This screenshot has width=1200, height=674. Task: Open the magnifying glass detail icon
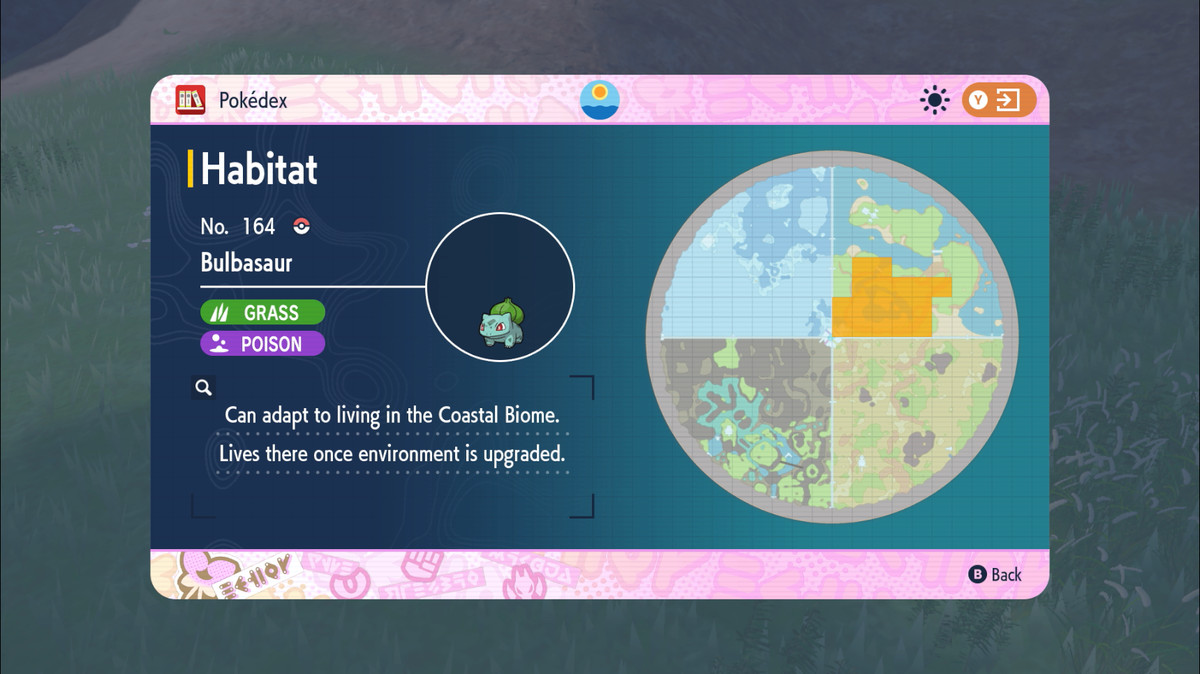coord(203,387)
